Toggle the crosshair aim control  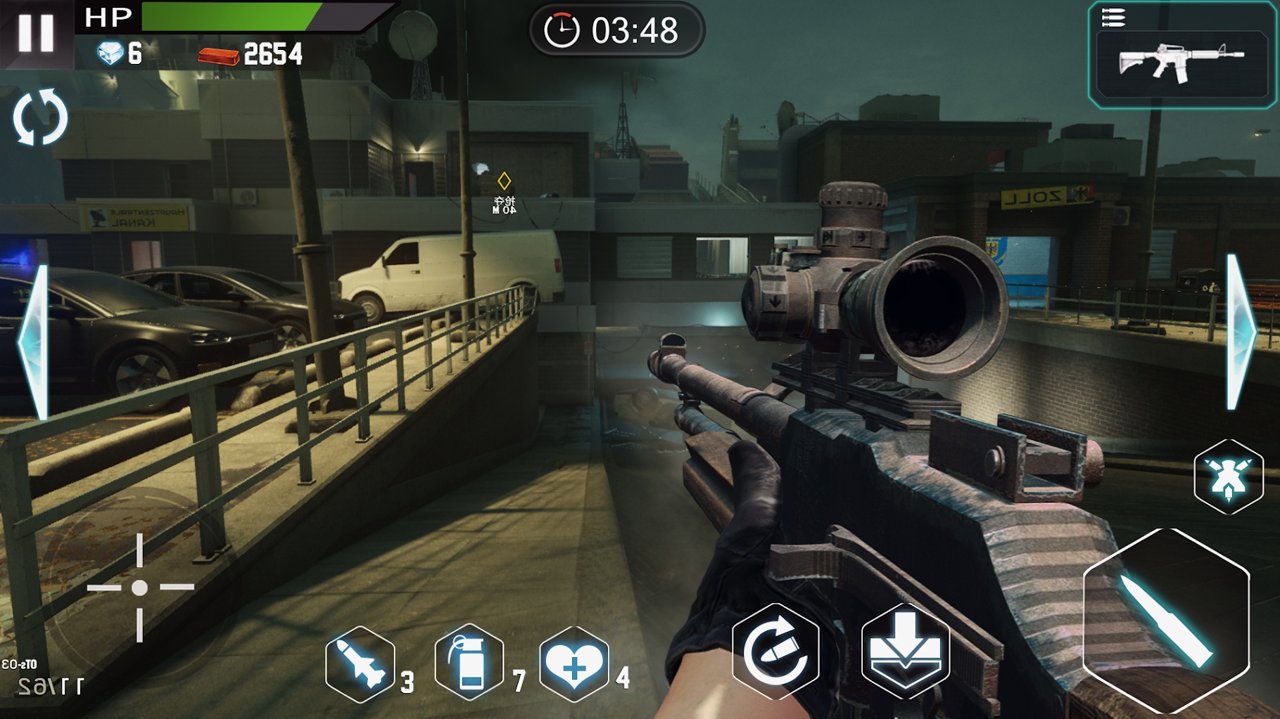pyautogui.click(x=139, y=587)
